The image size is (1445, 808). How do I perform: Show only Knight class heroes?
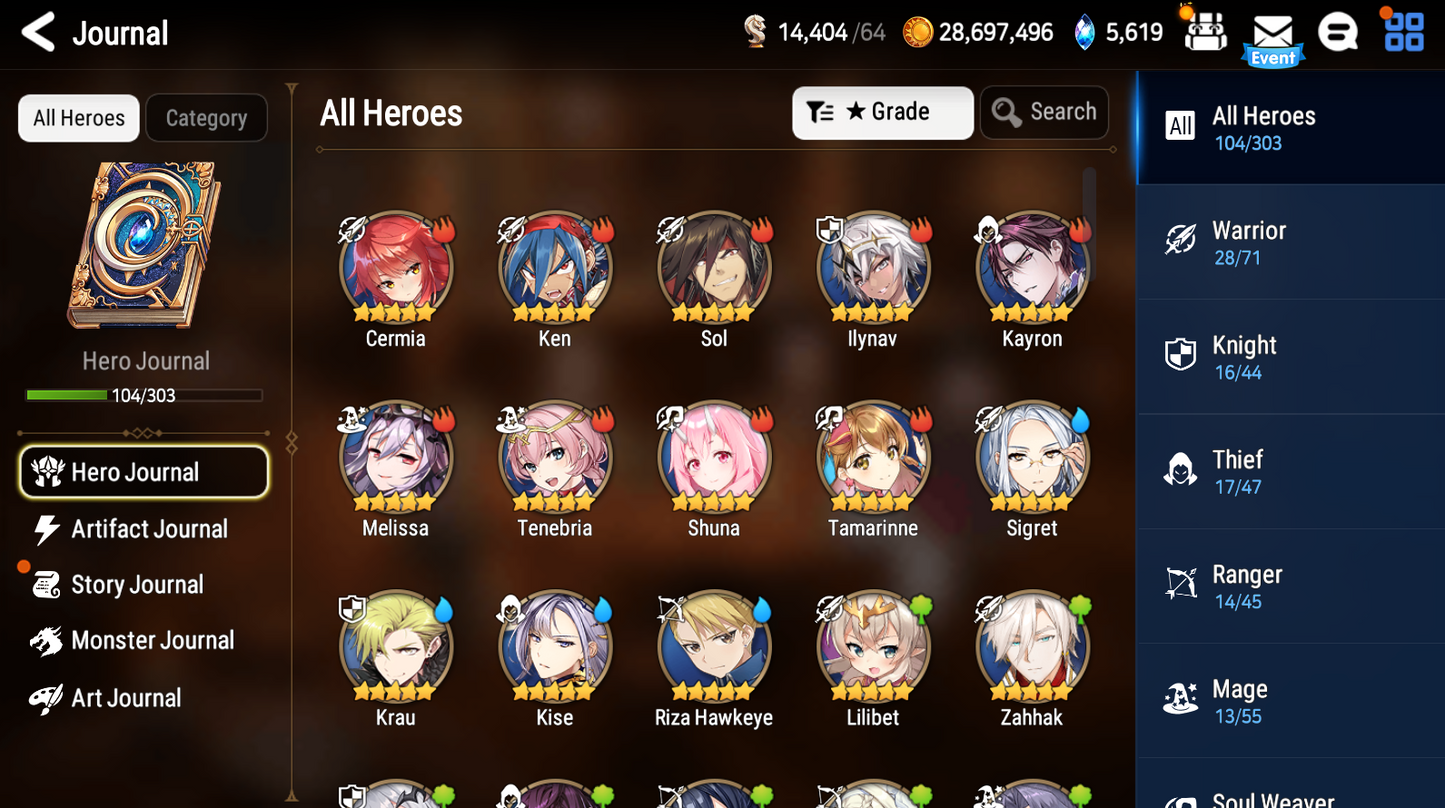point(1290,356)
